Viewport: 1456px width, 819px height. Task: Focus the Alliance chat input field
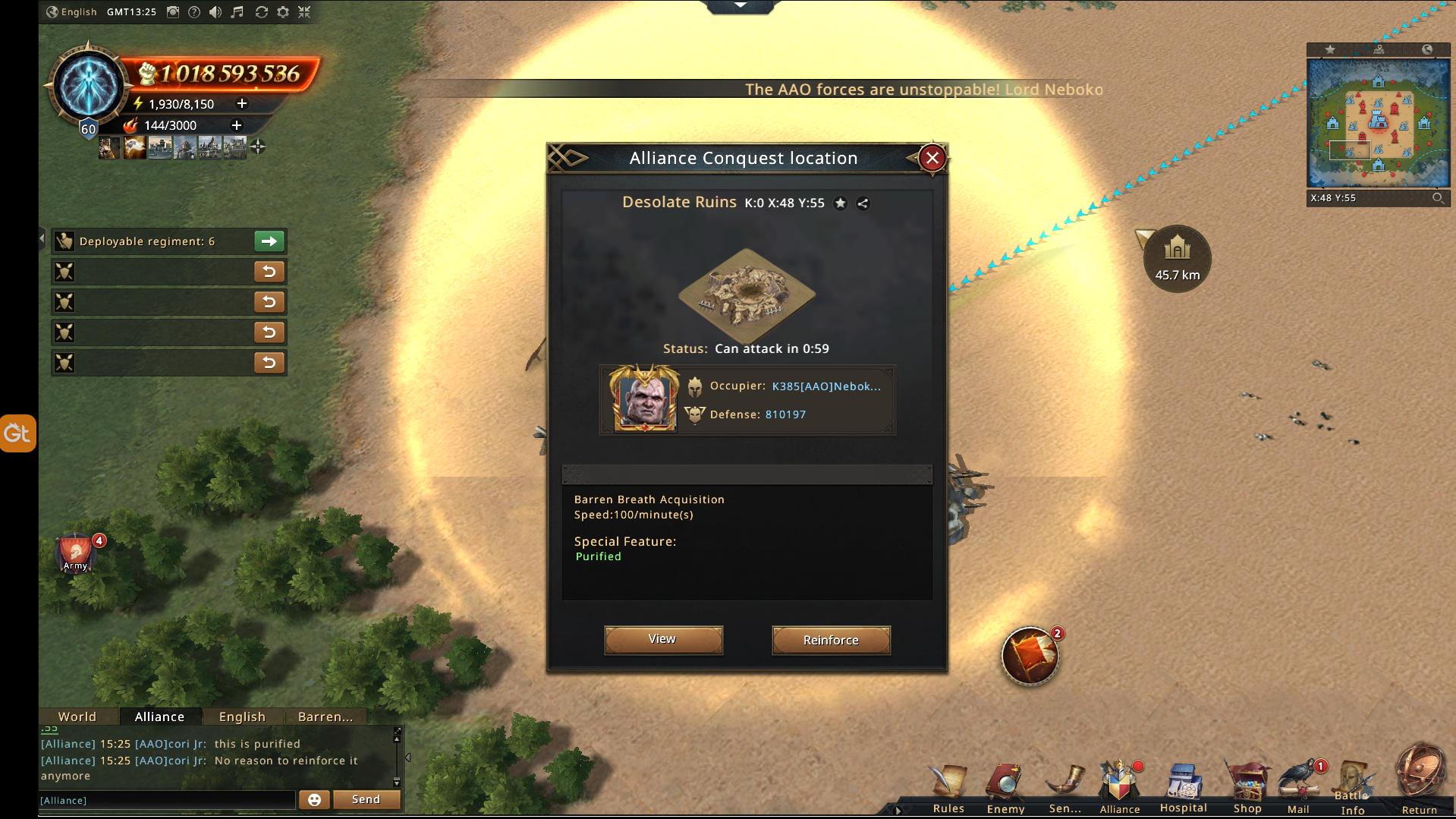(x=167, y=800)
